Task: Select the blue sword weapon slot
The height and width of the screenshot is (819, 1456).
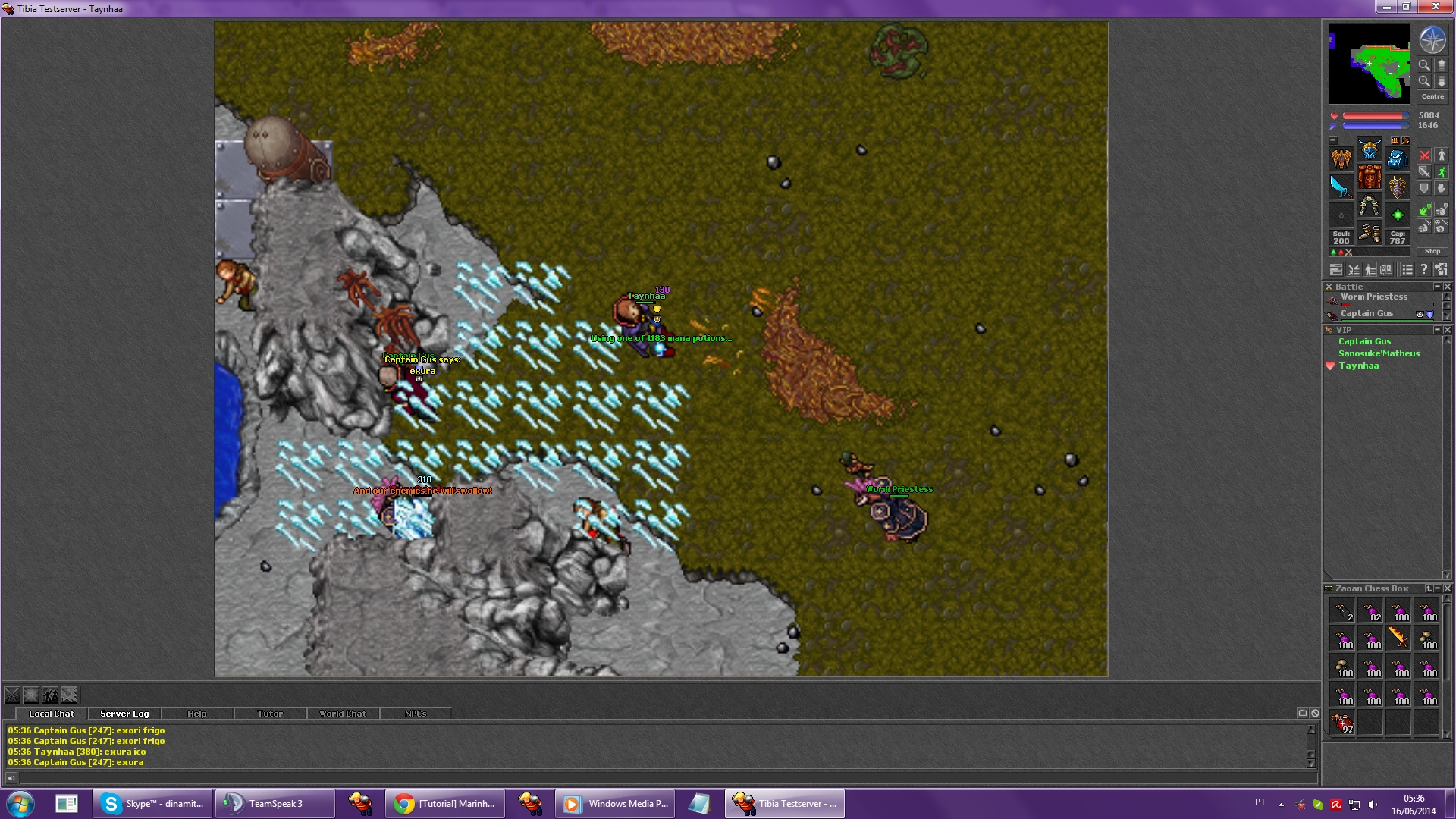Action: click(1341, 187)
